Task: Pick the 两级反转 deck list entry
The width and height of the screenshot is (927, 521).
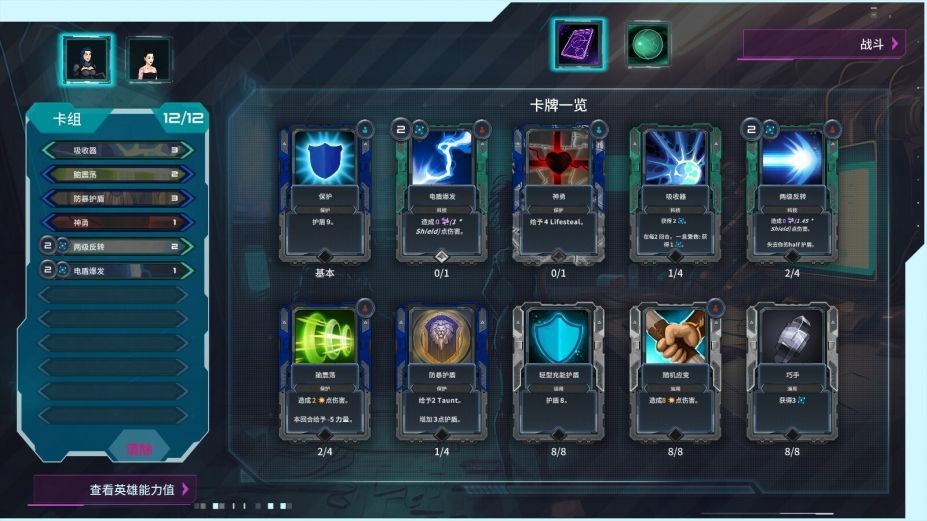Action: point(117,246)
